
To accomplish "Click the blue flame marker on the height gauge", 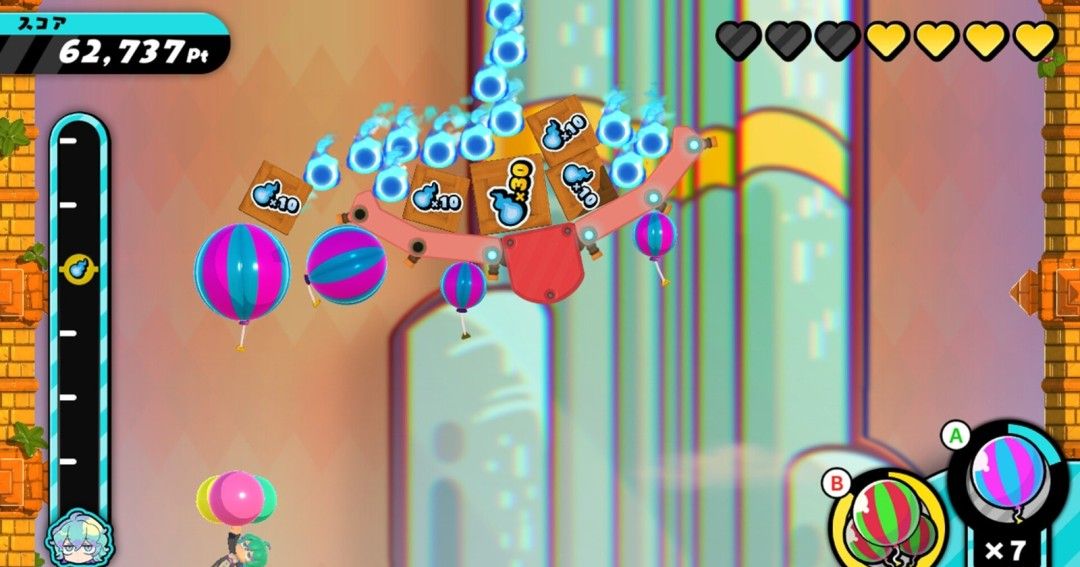I will pyautogui.click(x=78, y=268).
